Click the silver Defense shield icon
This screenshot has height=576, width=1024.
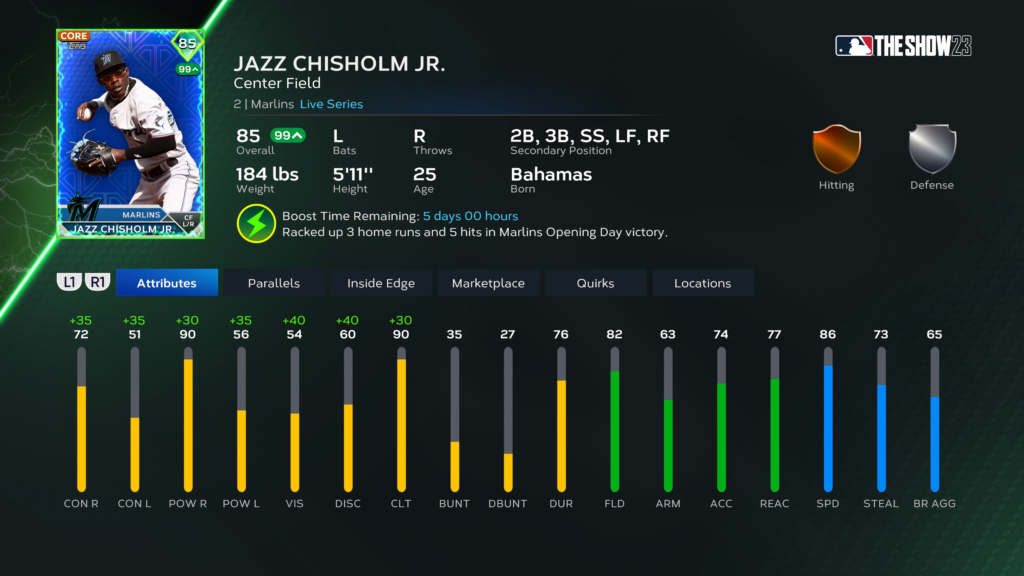click(x=932, y=149)
